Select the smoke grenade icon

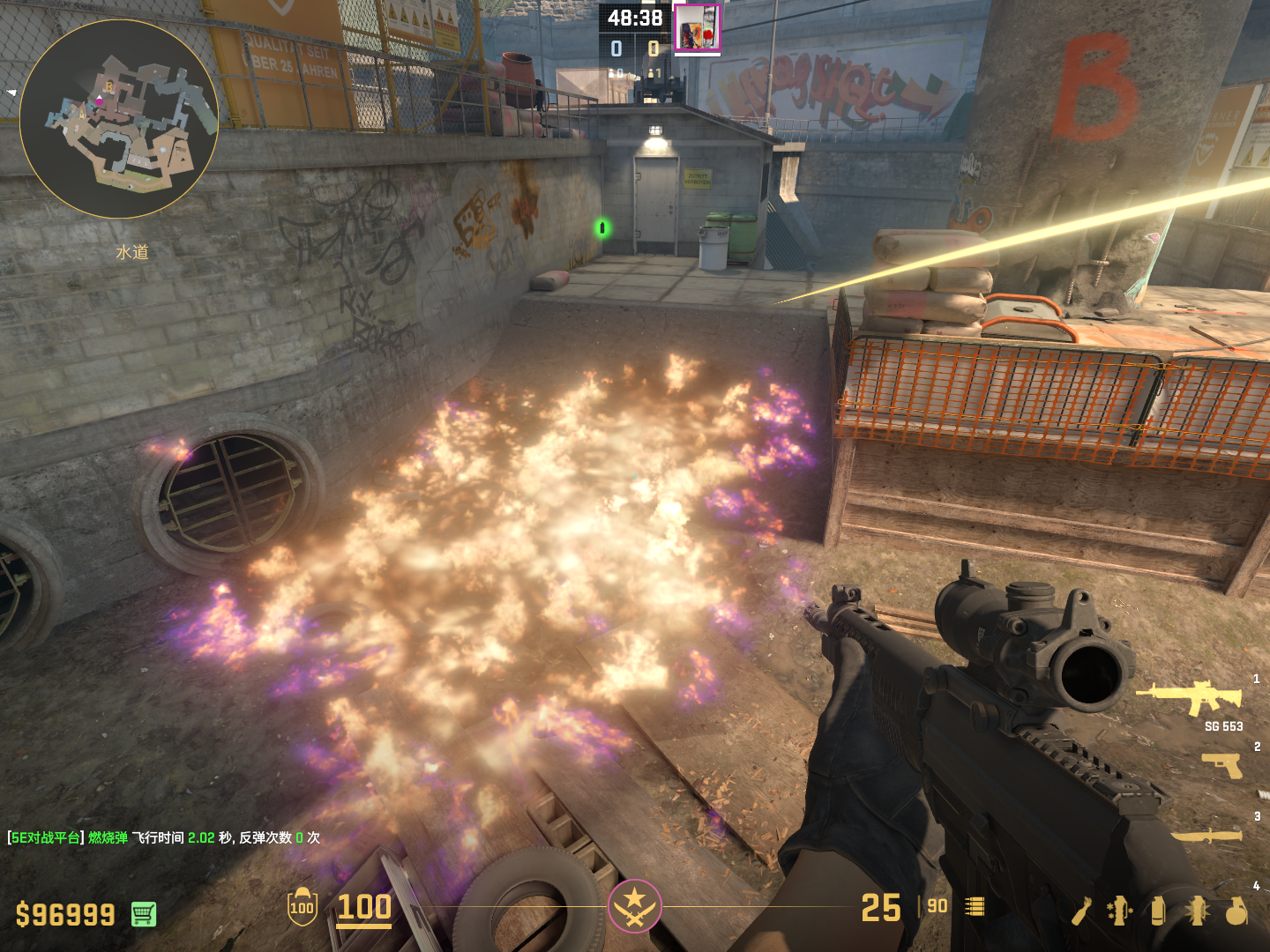point(1158,911)
